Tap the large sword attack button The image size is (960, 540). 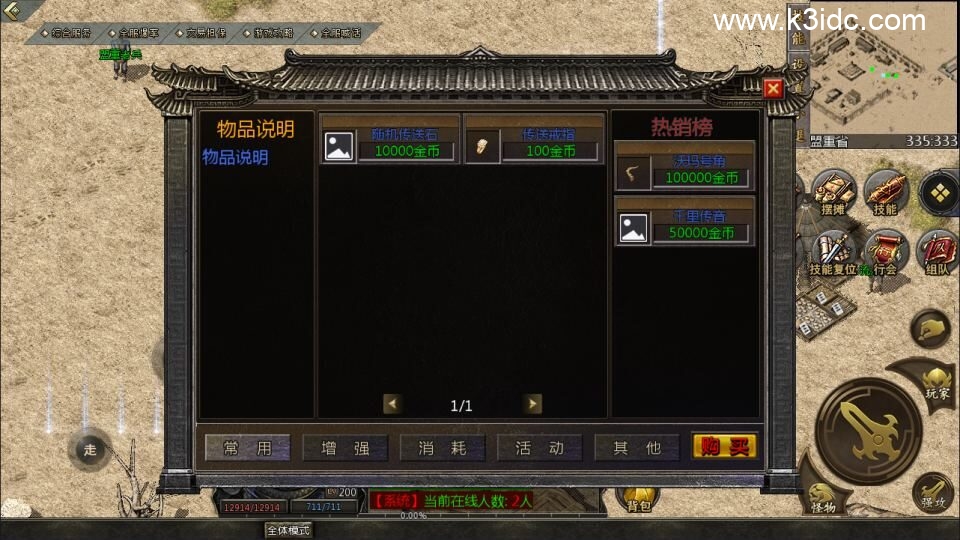[867, 430]
